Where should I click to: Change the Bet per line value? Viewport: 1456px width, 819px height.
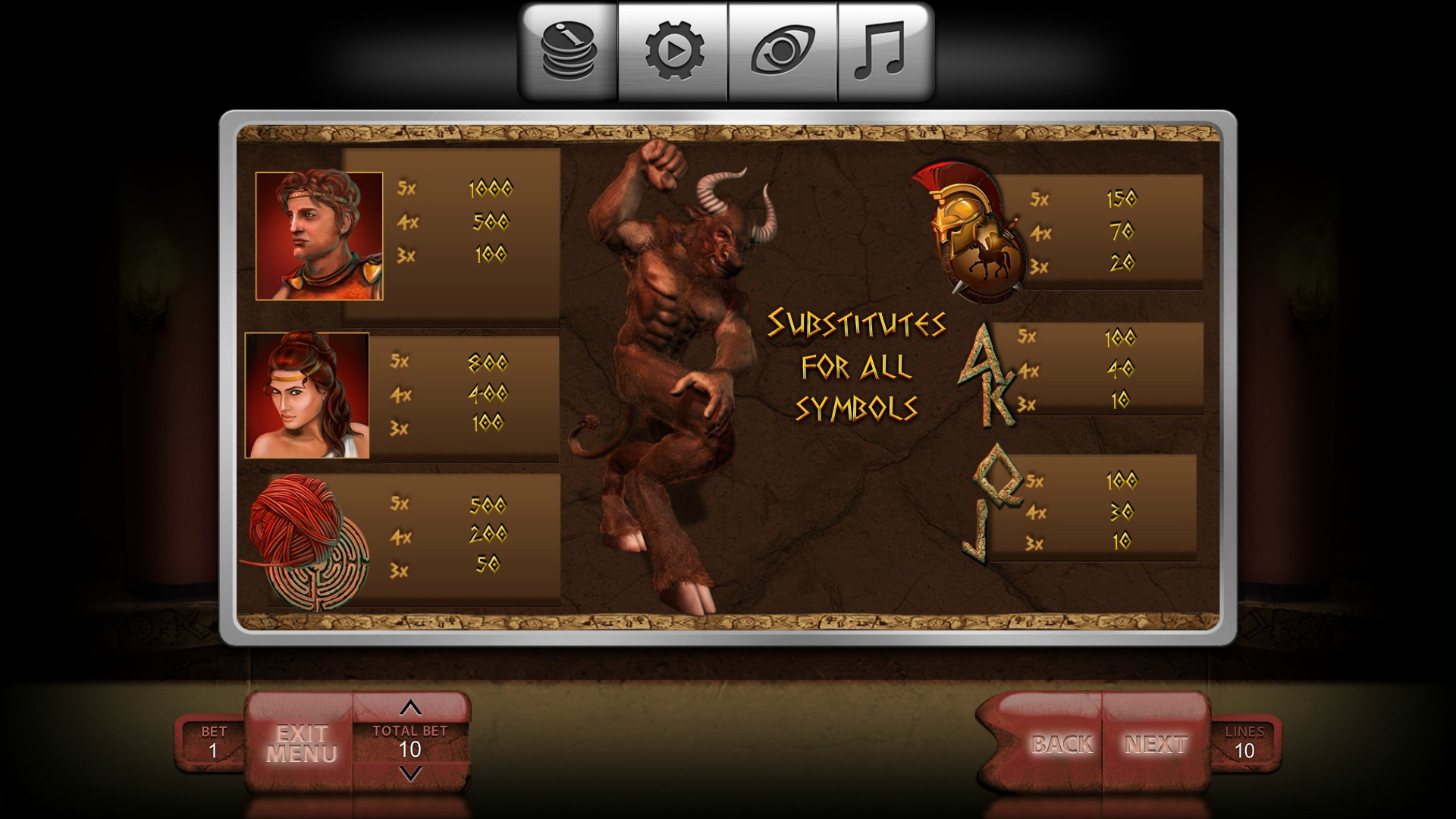tap(213, 743)
